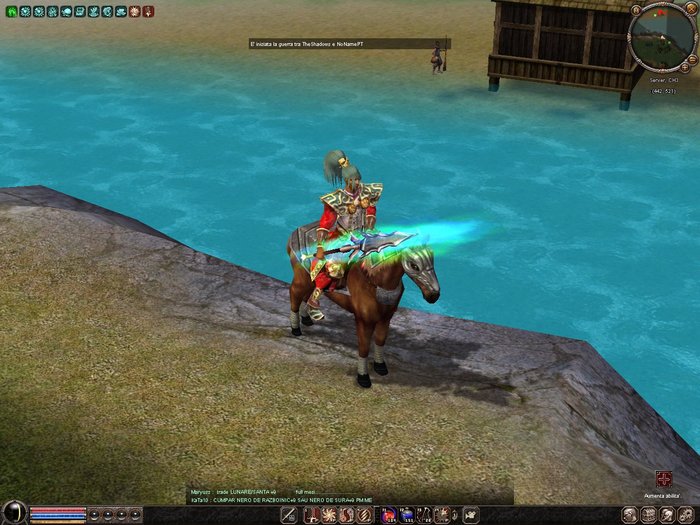
Task: Select the orange flower buff icon
Action: click(134, 12)
